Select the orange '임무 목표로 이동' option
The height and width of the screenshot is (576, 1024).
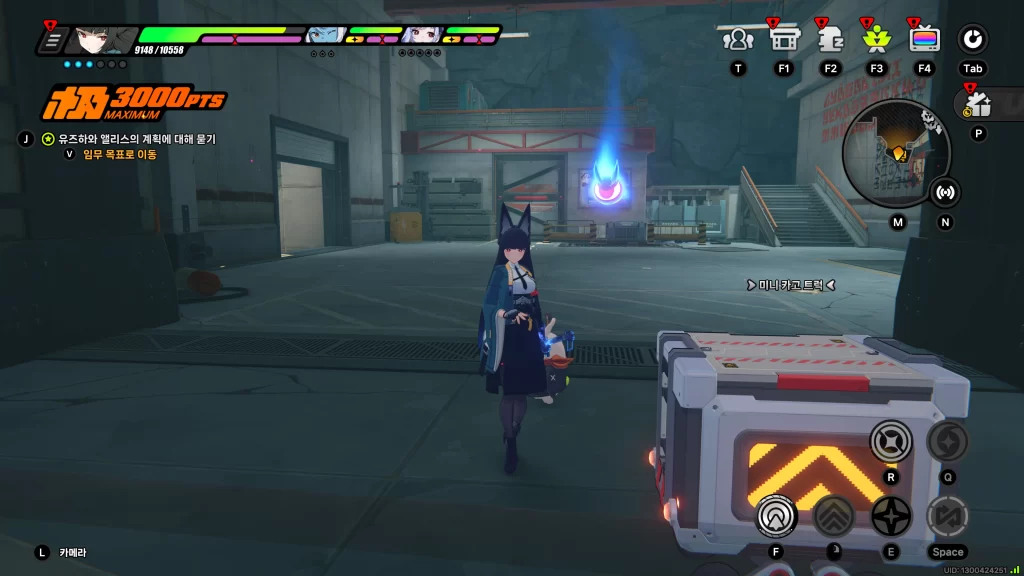click(117, 154)
